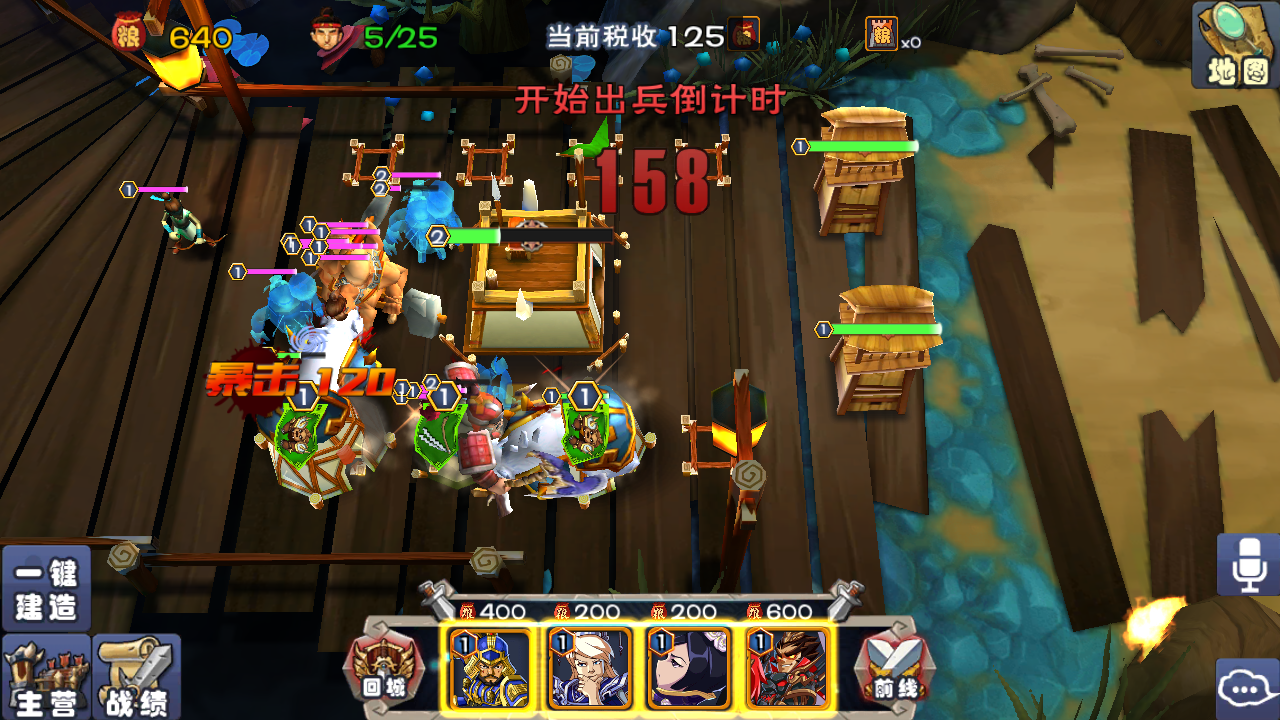1280x720 pixels.
Task: Select the white-haired 200-cost hero card
Action: [587, 668]
